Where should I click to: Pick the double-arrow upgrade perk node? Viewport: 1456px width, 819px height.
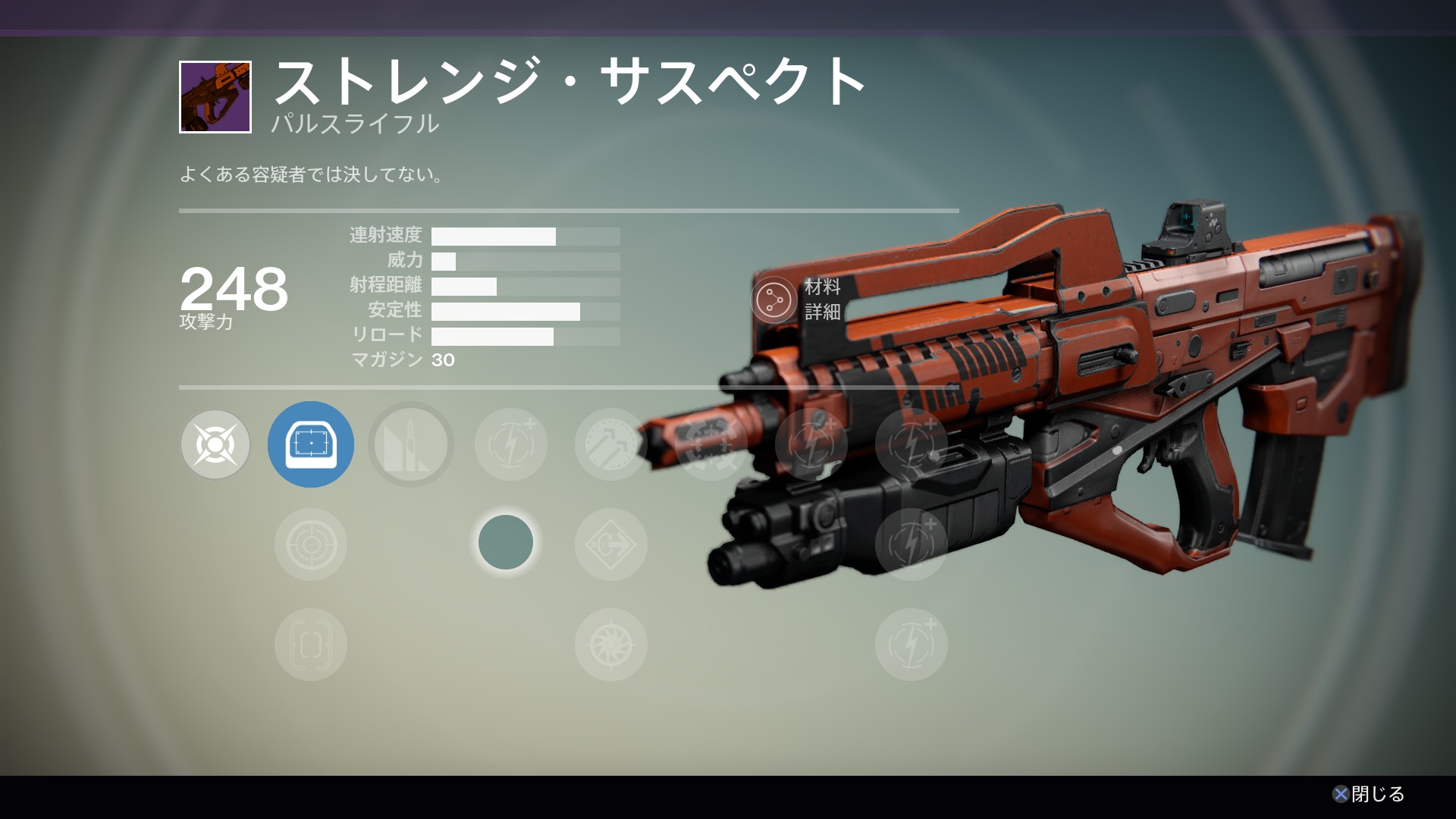coord(610,444)
